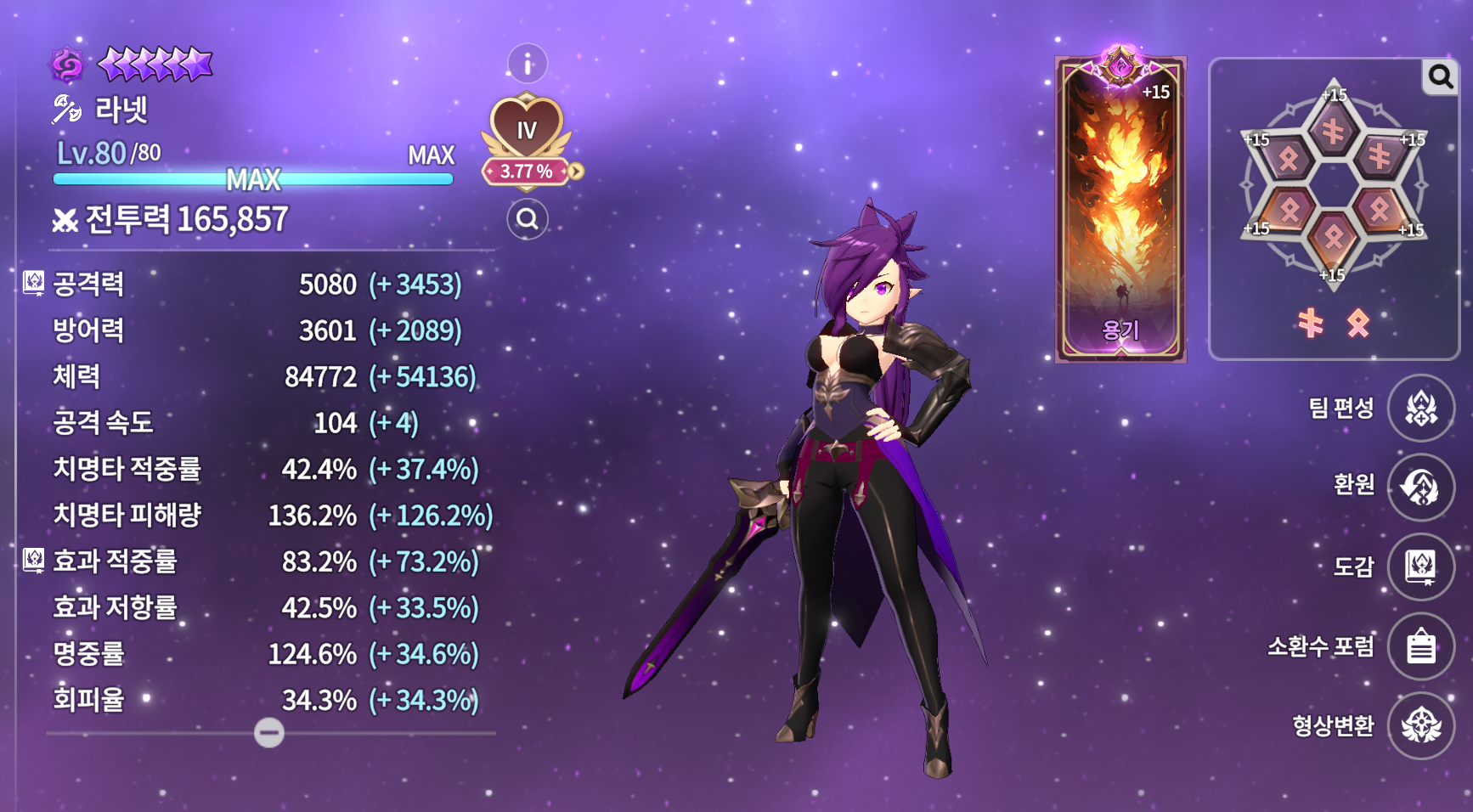
Task: Click the arrow beside 3.77% affinity
Action: coord(577,172)
